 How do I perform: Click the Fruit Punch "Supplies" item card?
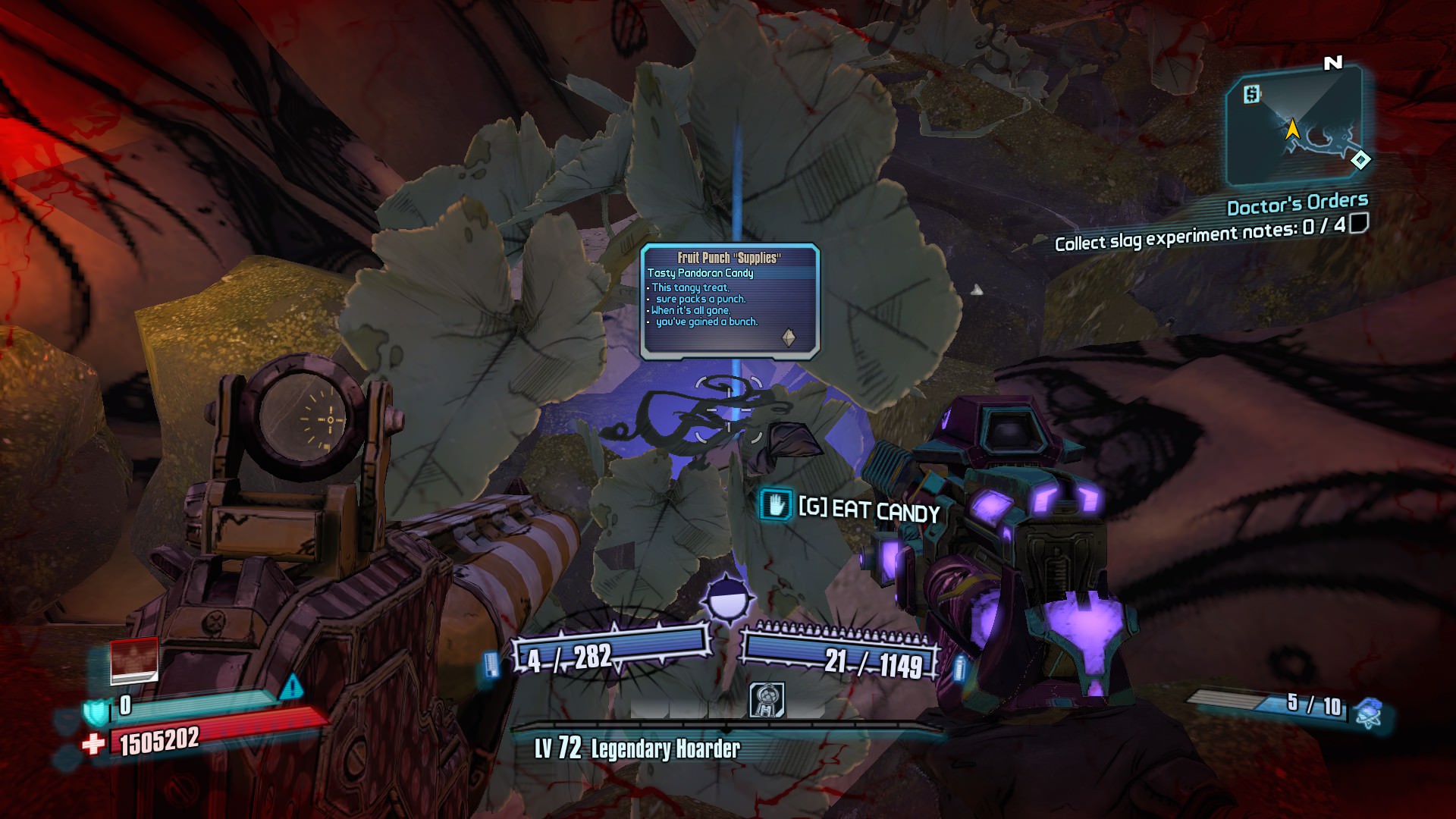(x=730, y=300)
